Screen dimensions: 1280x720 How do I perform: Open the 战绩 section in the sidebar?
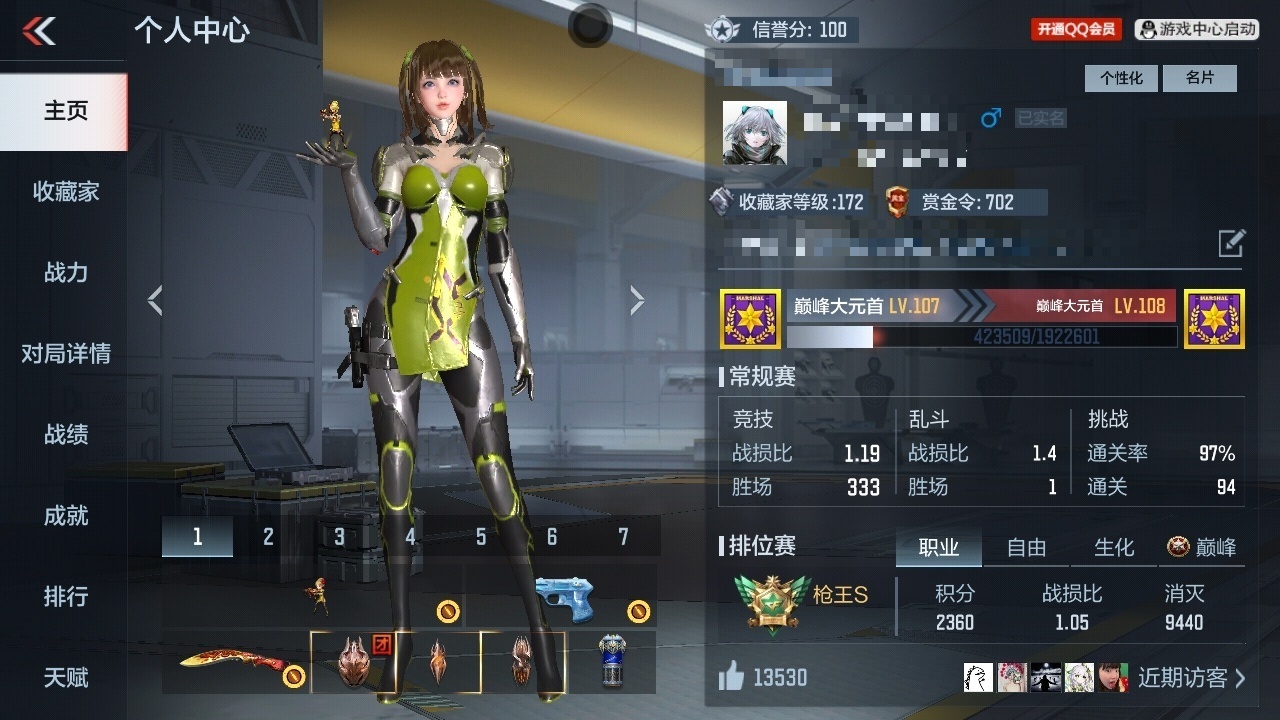pyautogui.click(x=64, y=435)
